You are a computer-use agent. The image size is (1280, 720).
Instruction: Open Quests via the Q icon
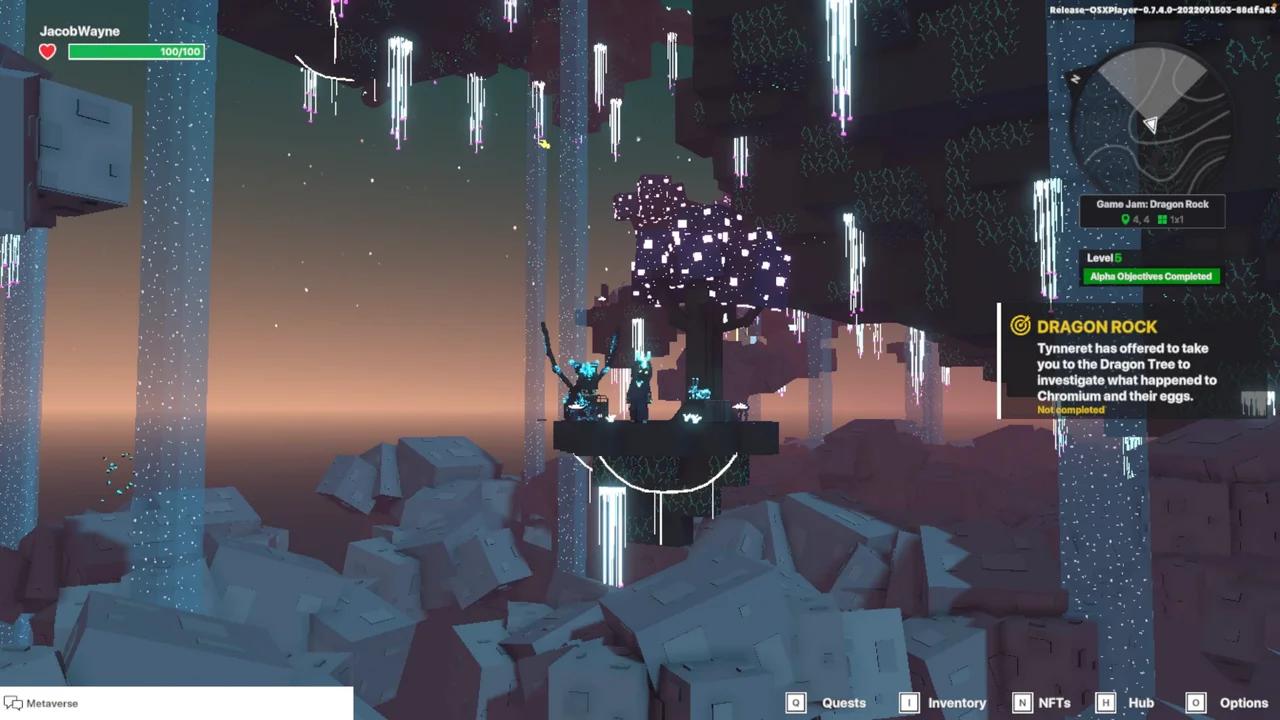(796, 702)
